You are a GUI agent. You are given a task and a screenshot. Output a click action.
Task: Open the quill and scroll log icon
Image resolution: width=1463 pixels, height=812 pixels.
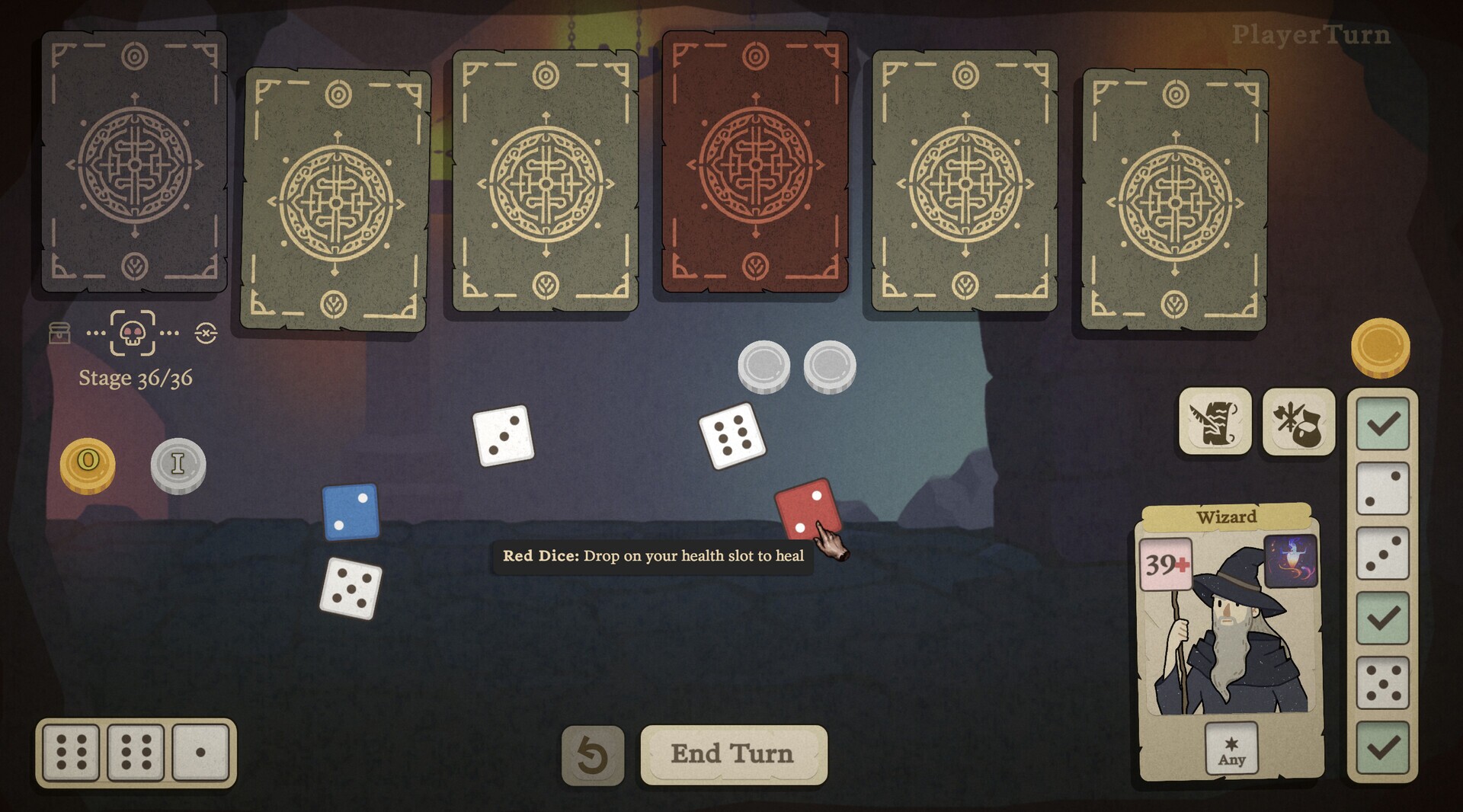coord(1215,422)
